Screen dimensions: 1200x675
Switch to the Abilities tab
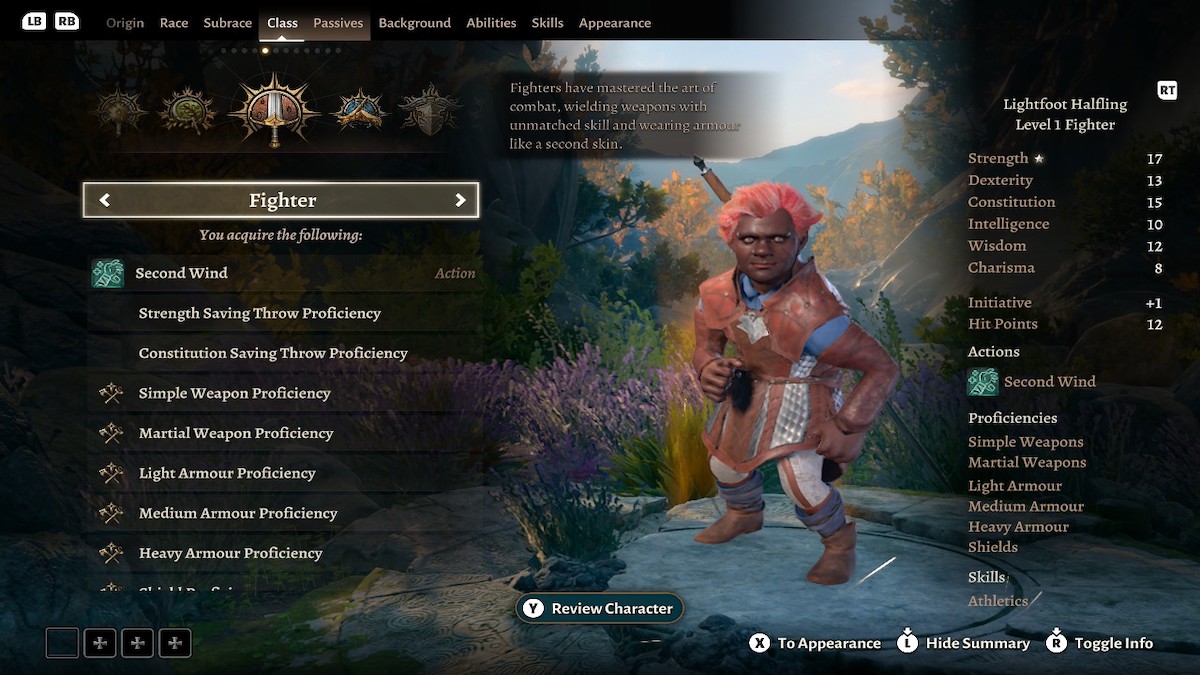[x=491, y=23]
